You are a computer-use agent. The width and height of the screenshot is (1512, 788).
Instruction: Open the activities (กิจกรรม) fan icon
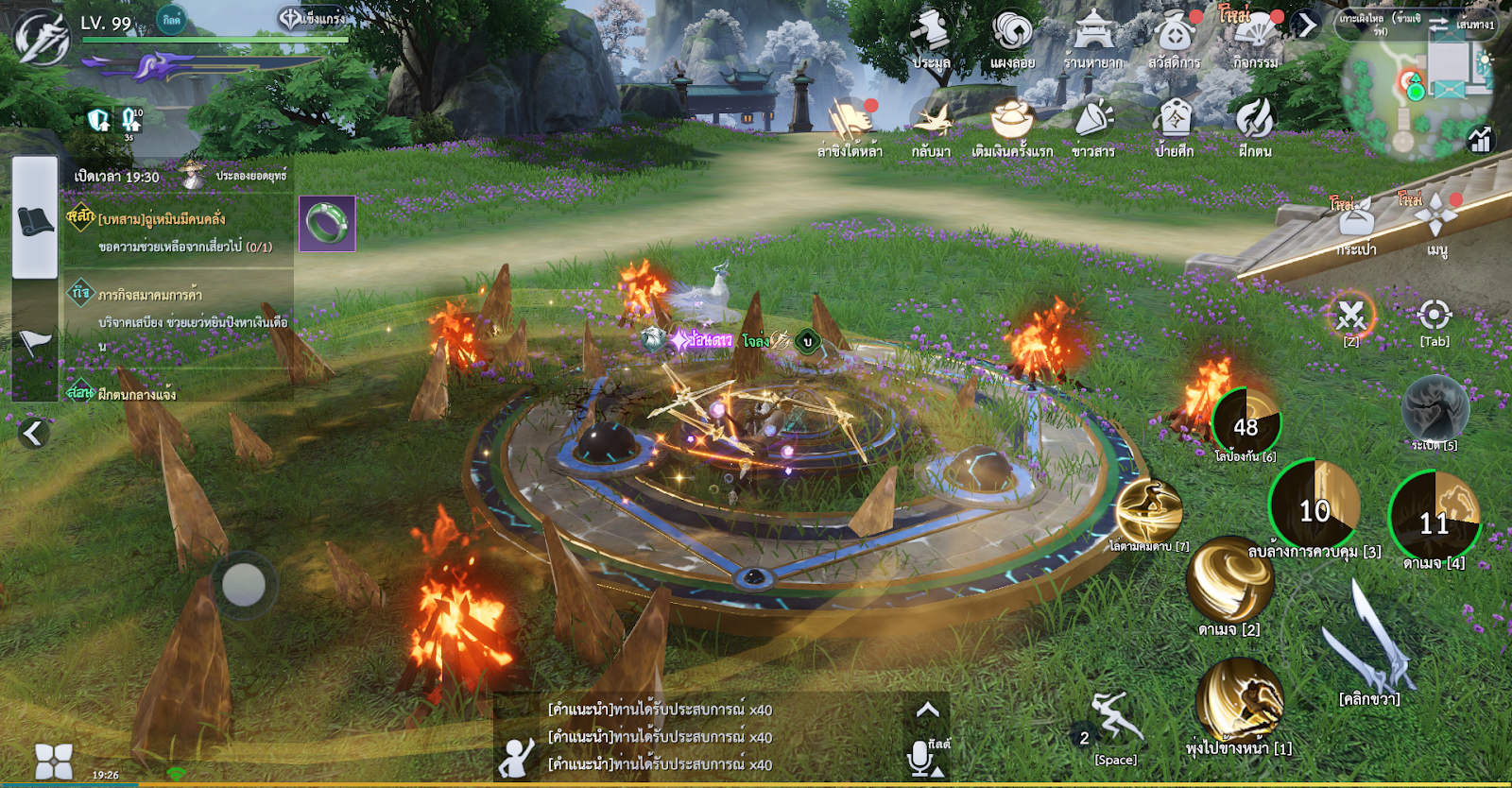tap(1255, 36)
